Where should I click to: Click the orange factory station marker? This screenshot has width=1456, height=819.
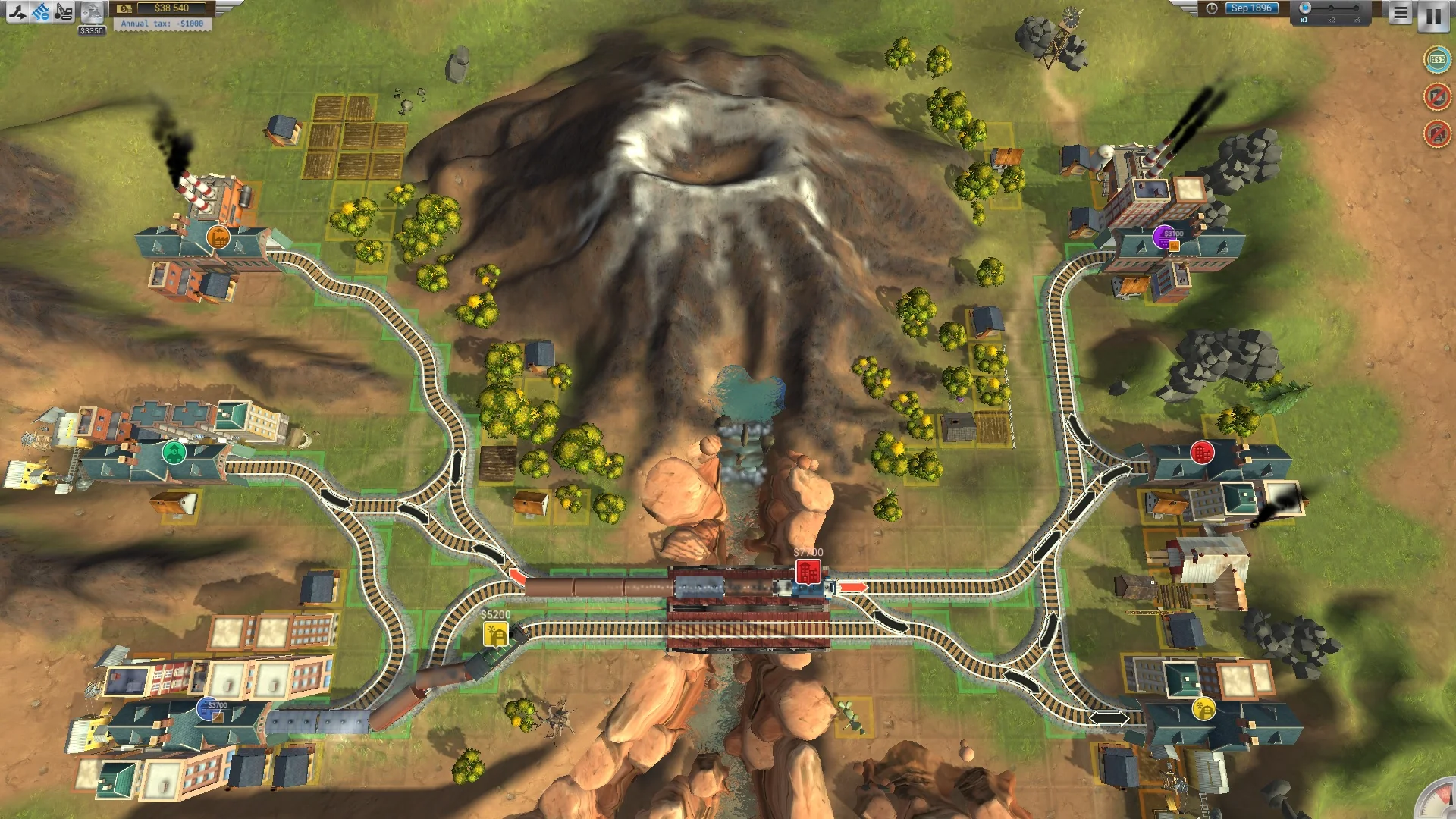pyautogui.click(x=218, y=237)
